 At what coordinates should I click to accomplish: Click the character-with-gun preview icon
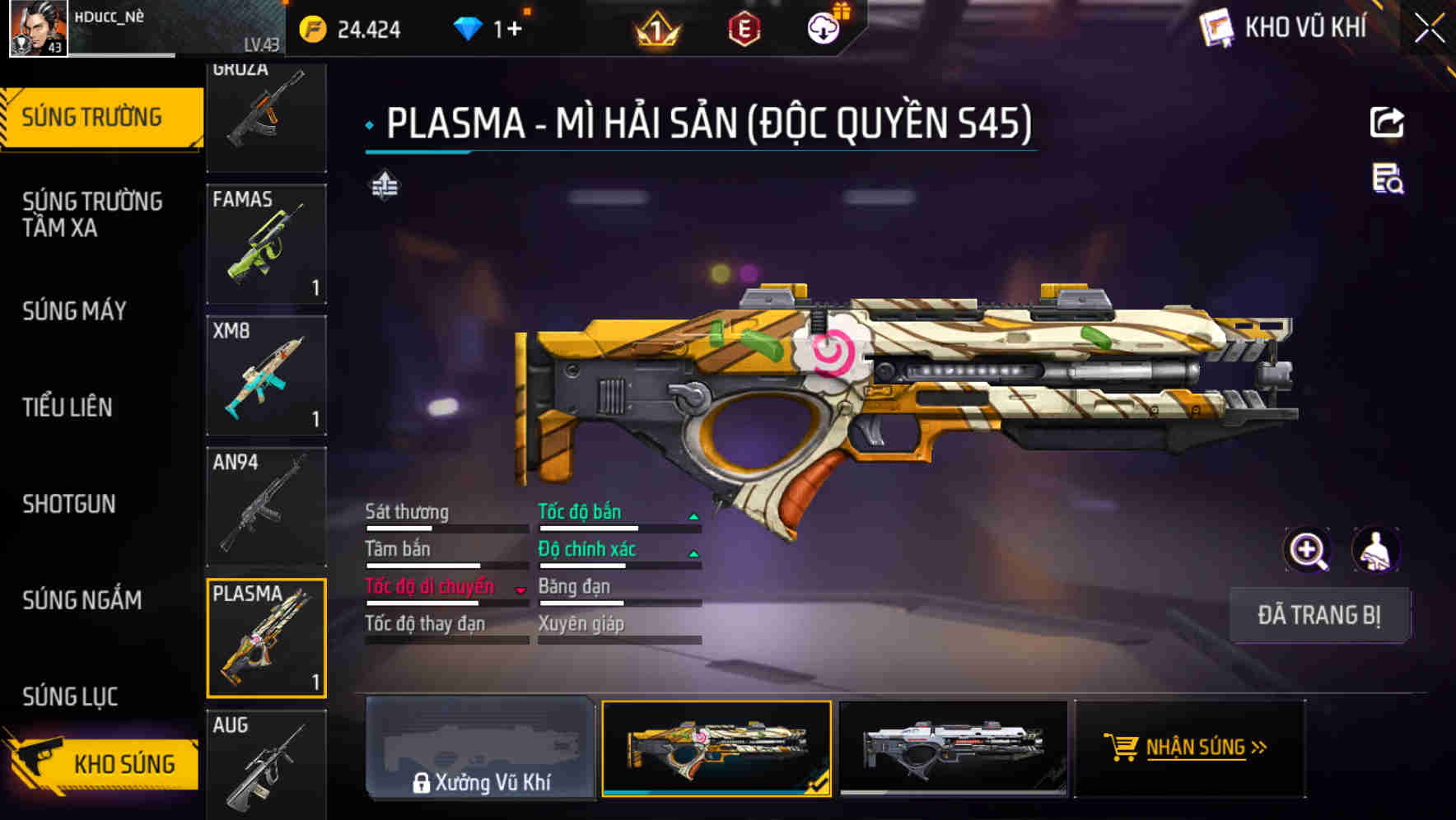pos(1378,550)
